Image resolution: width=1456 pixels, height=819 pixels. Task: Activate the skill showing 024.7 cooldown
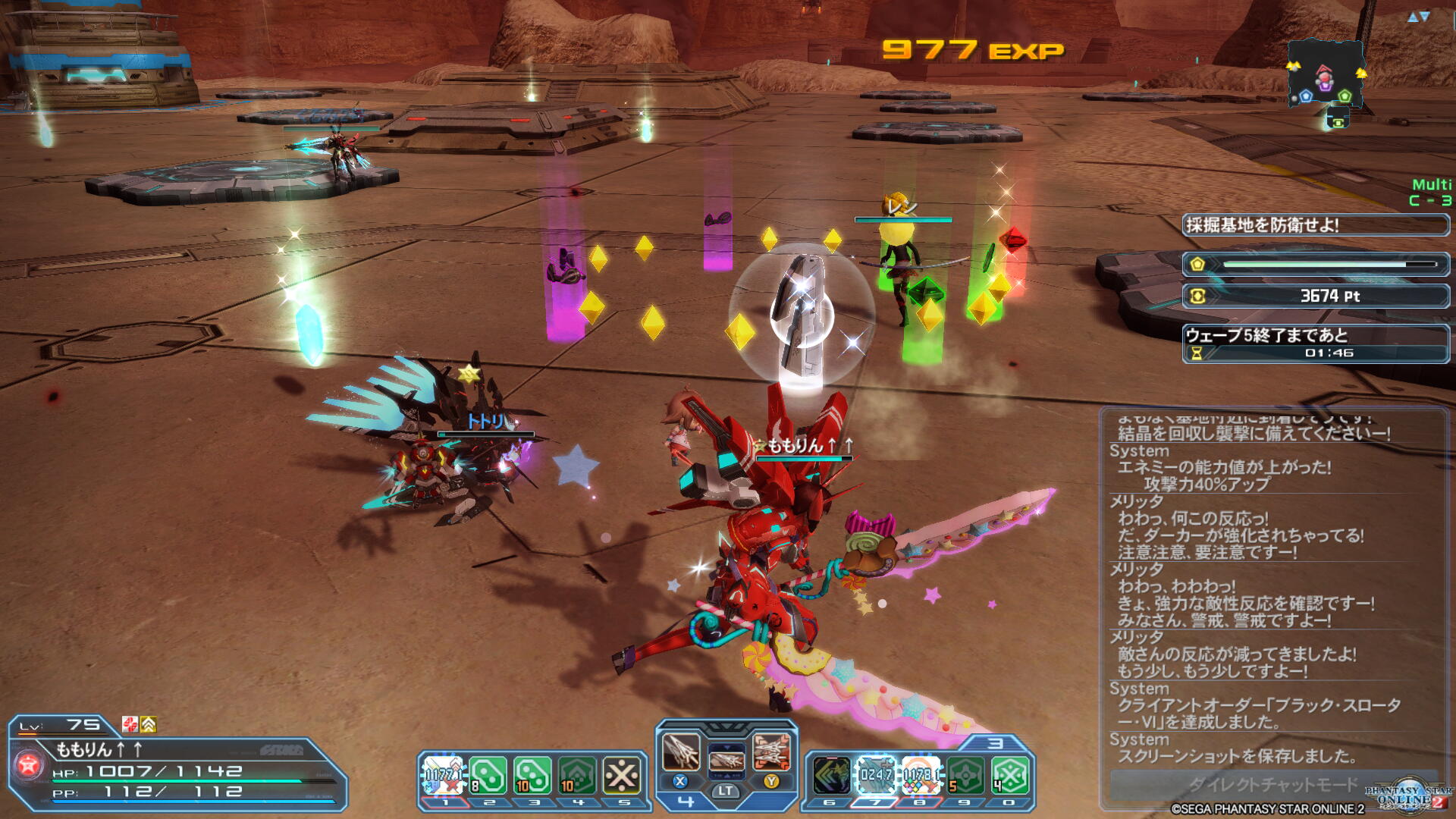876,776
